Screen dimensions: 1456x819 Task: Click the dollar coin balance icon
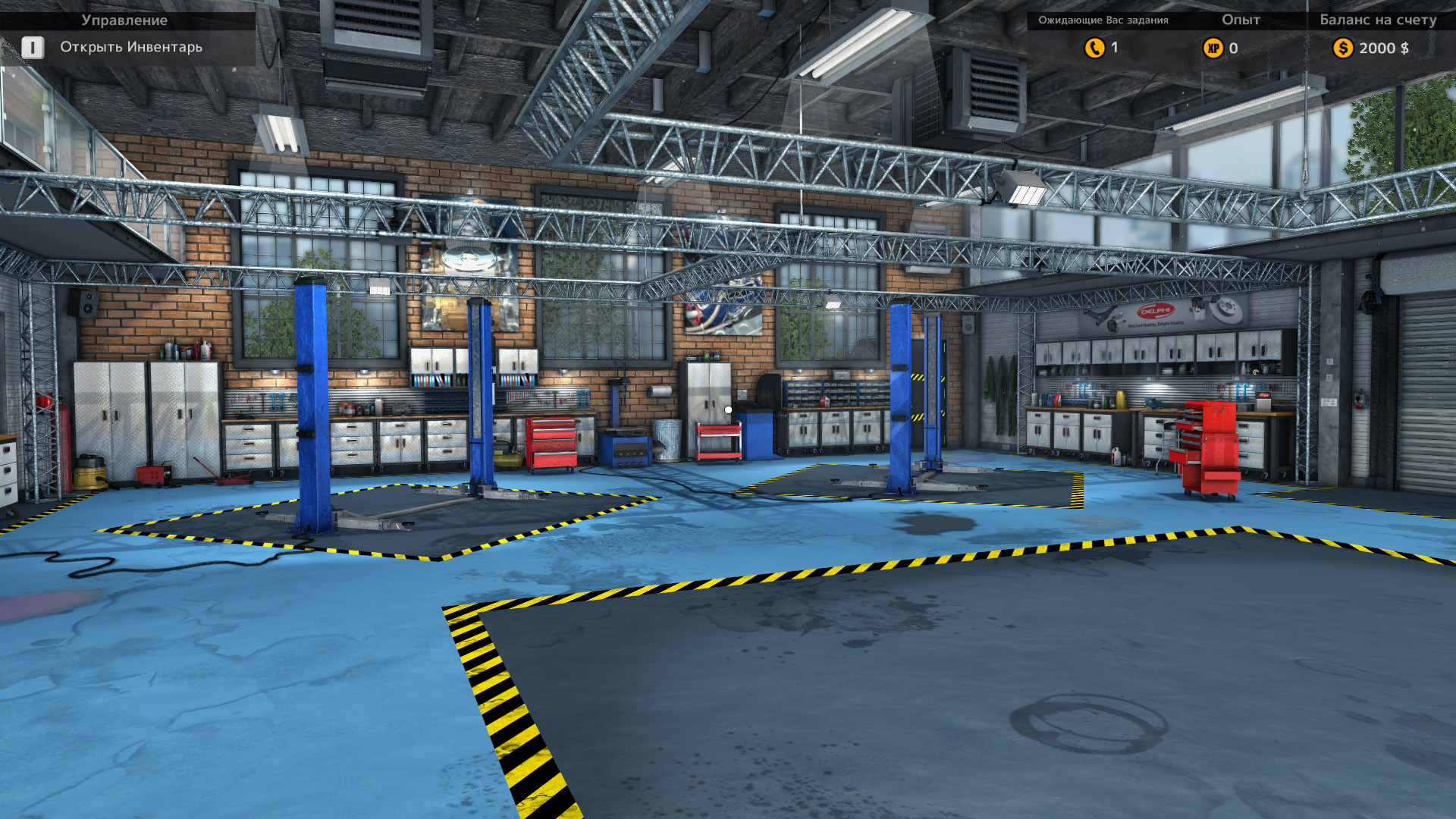[1343, 49]
